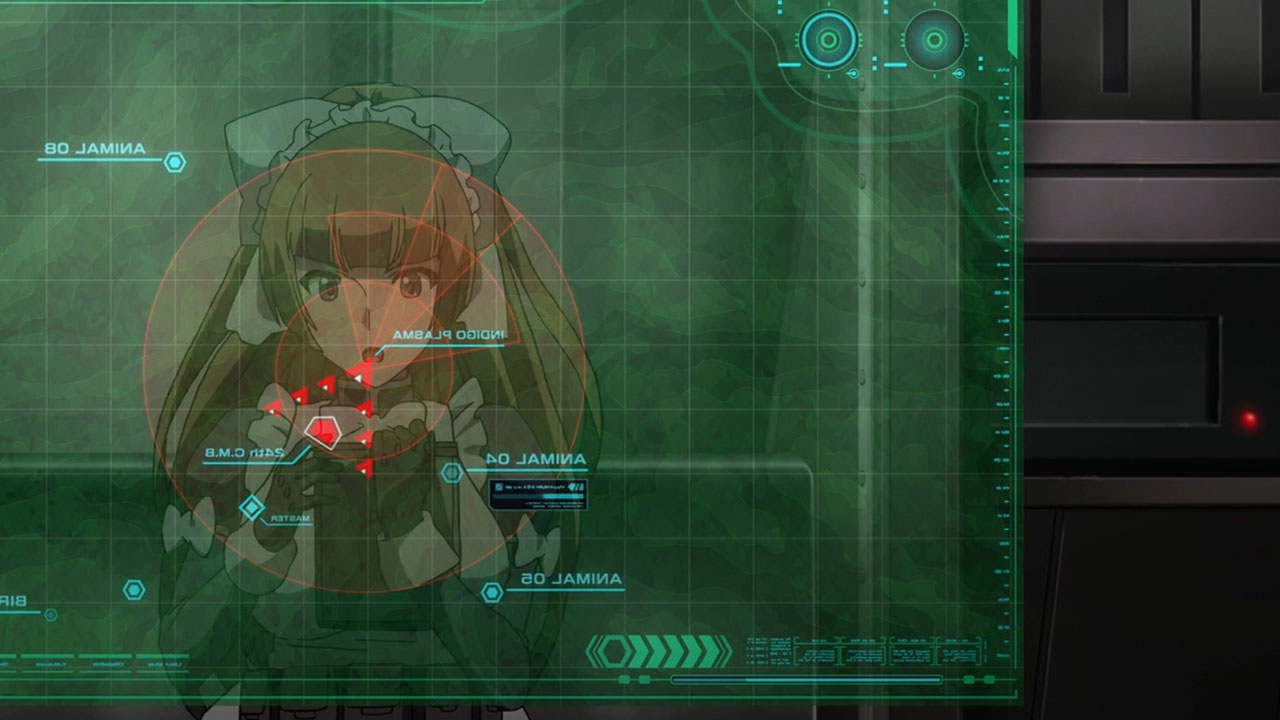Open the info panel under ANIMAL 04
1280x720 pixels.
(538, 495)
